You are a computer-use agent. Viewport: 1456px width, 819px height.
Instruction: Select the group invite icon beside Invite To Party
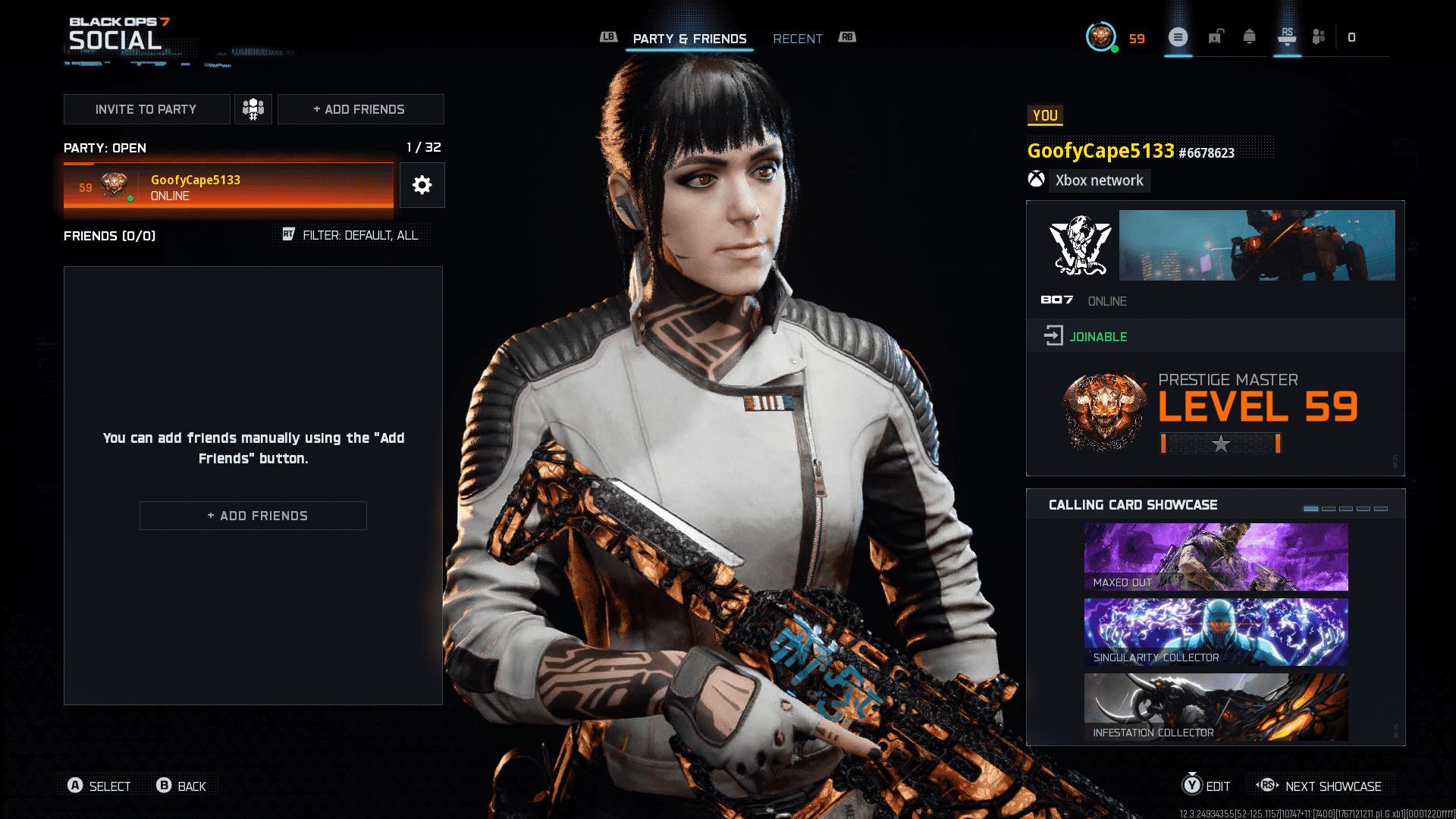pyautogui.click(x=253, y=108)
